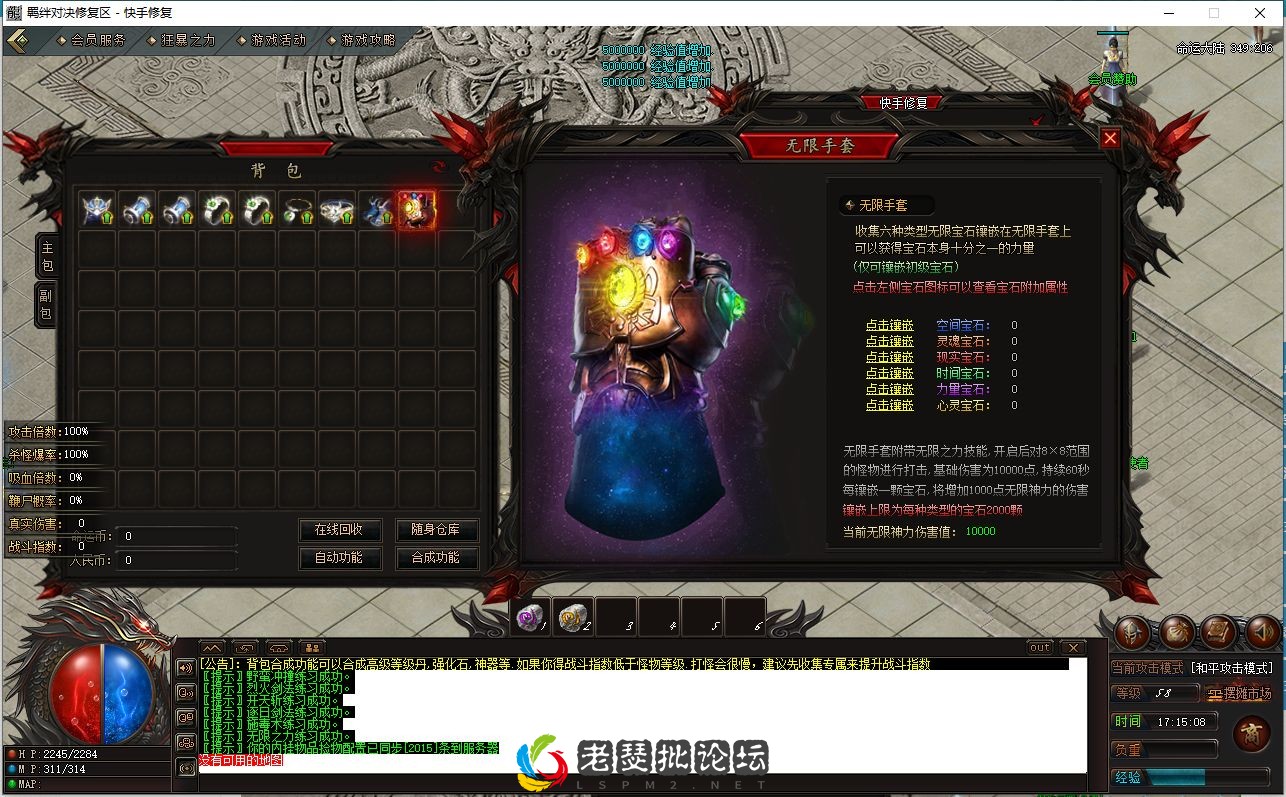The width and height of the screenshot is (1286, 797).
Task: Toggle the chat window with the out button
Action: click(x=1040, y=647)
